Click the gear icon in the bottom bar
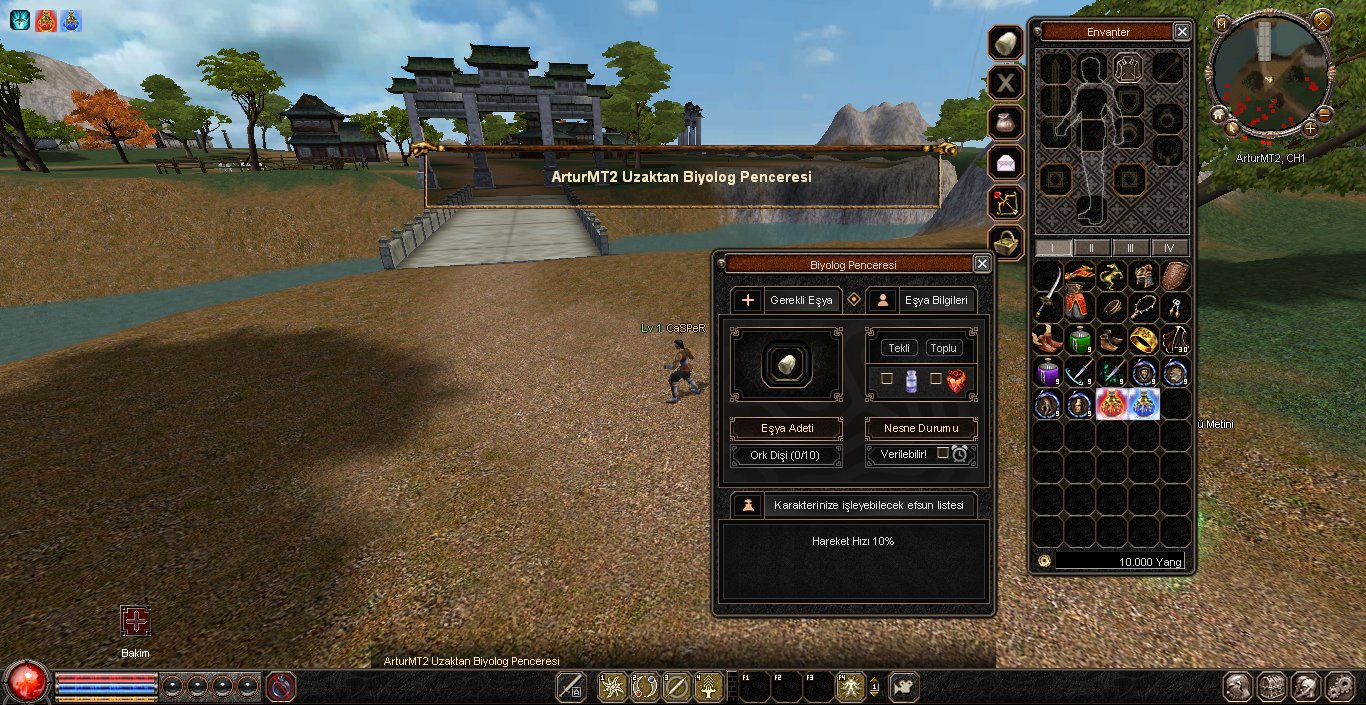Viewport: 1366px width, 705px height. pos(1339,687)
